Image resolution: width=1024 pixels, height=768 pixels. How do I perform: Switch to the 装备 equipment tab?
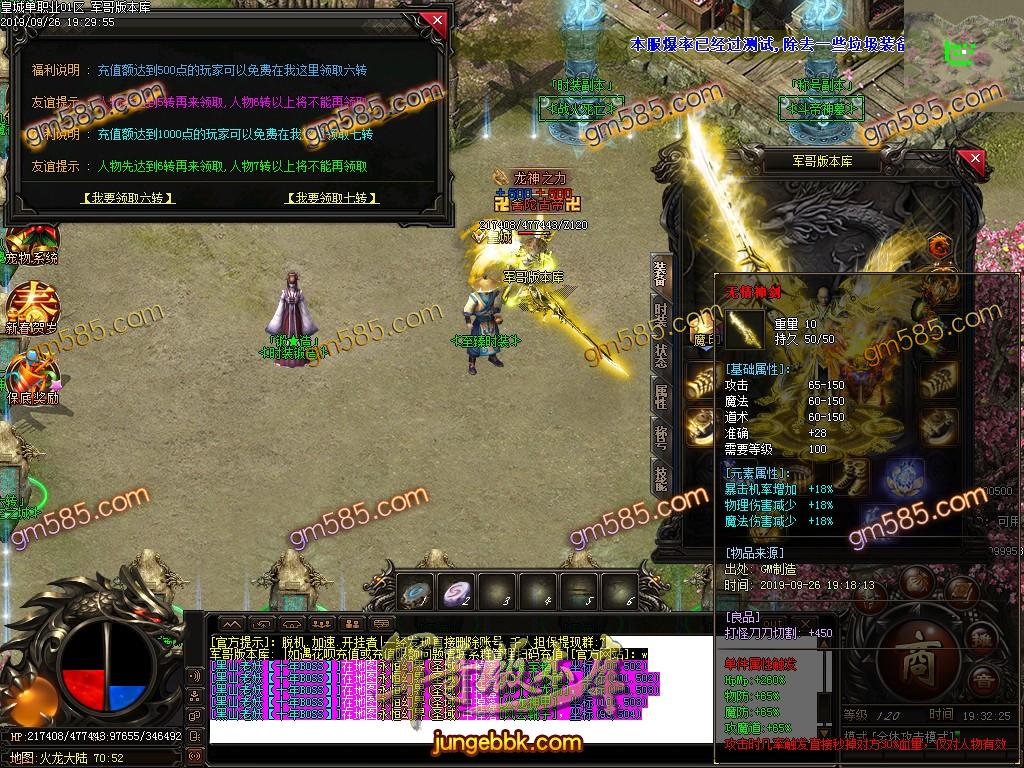pyautogui.click(x=661, y=273)
